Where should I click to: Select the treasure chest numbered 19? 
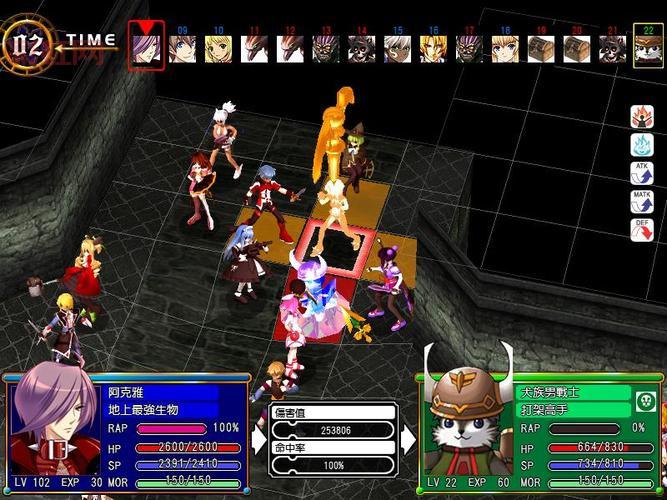pyautogui.click(x=541, y=48)
